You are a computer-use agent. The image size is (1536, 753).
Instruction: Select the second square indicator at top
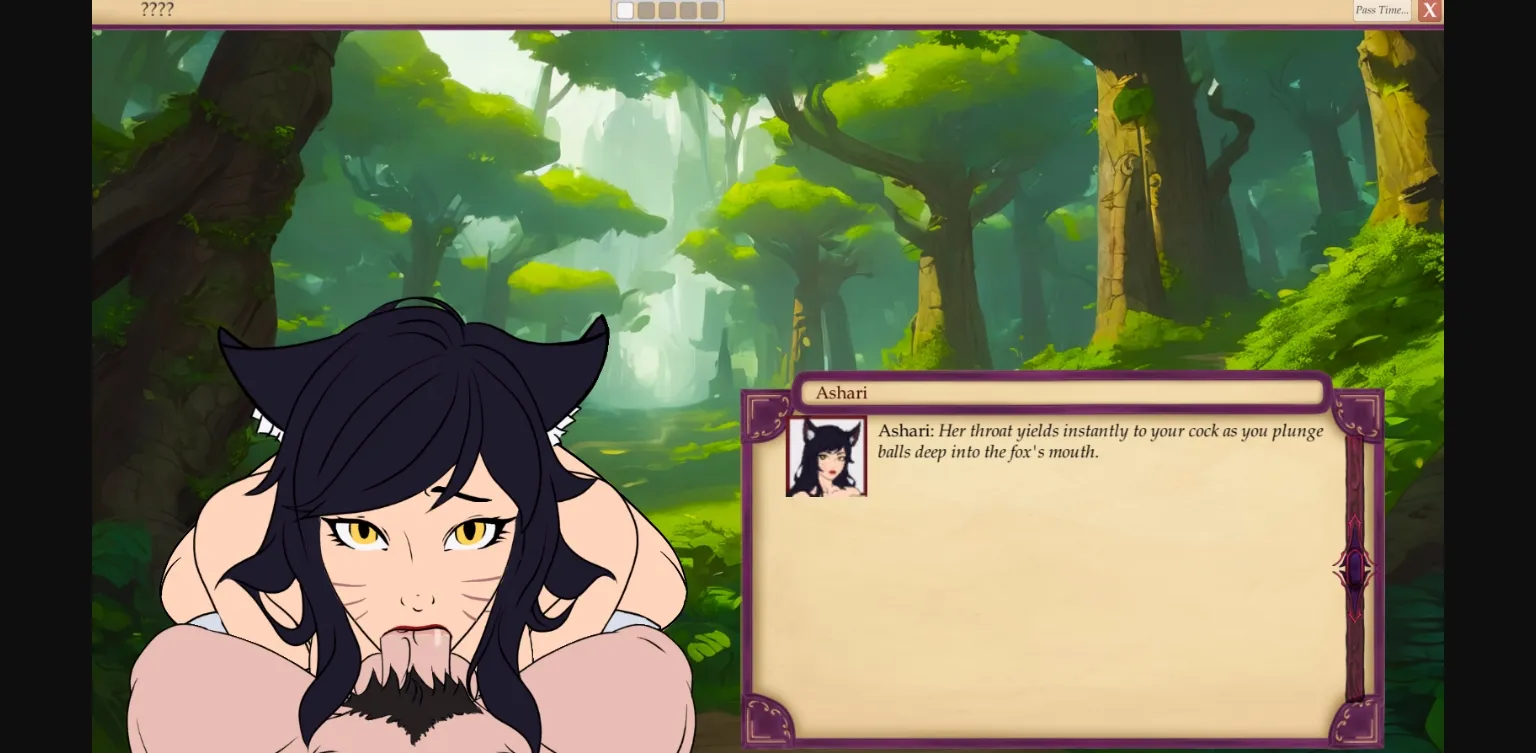pos(646,10)
